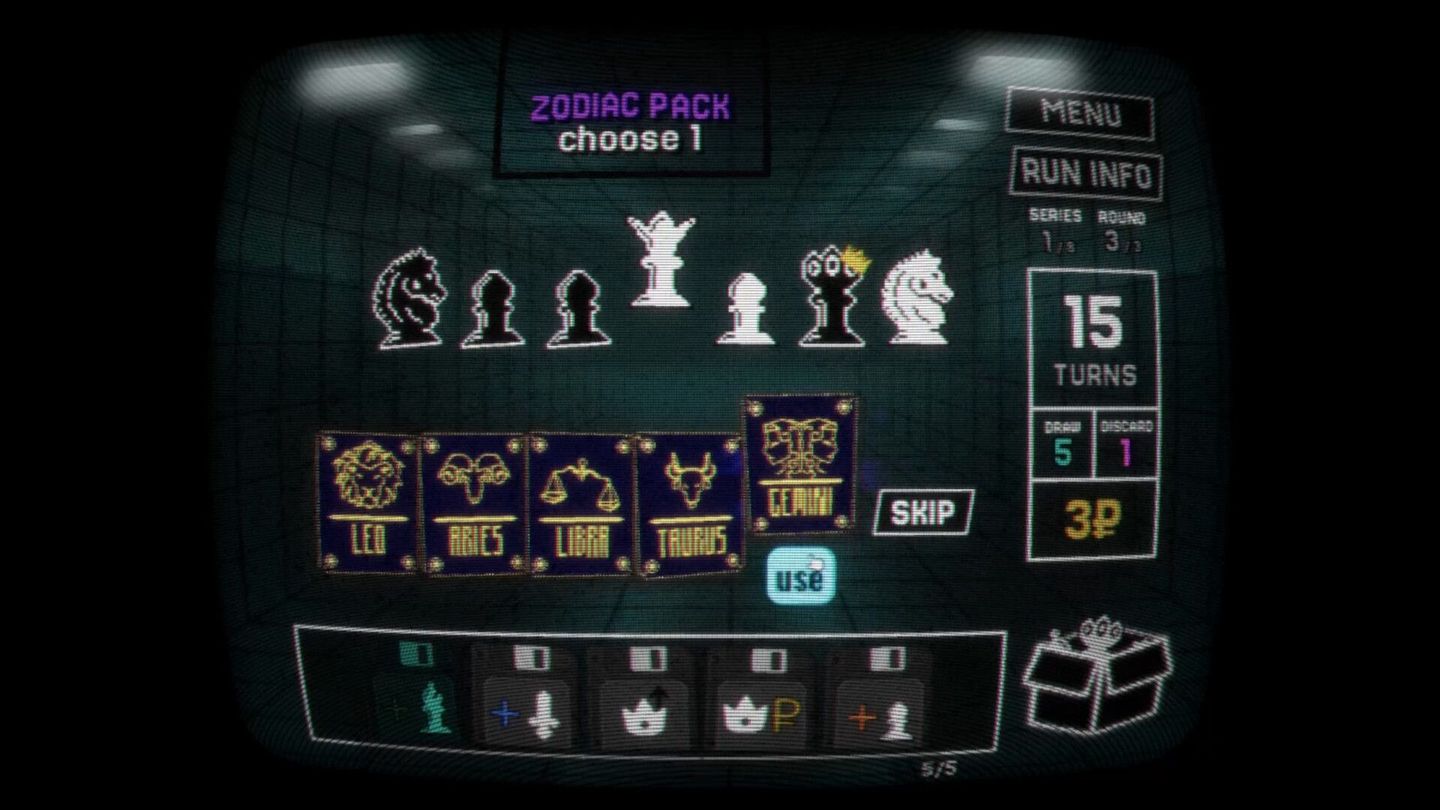View RUN INFO details
This screenshot has height=810, width=1440.
1085,172
